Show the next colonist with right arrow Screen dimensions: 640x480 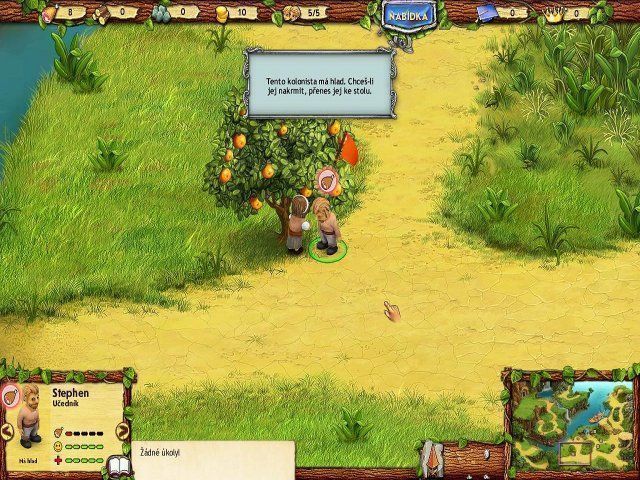[x=123, y=432]
